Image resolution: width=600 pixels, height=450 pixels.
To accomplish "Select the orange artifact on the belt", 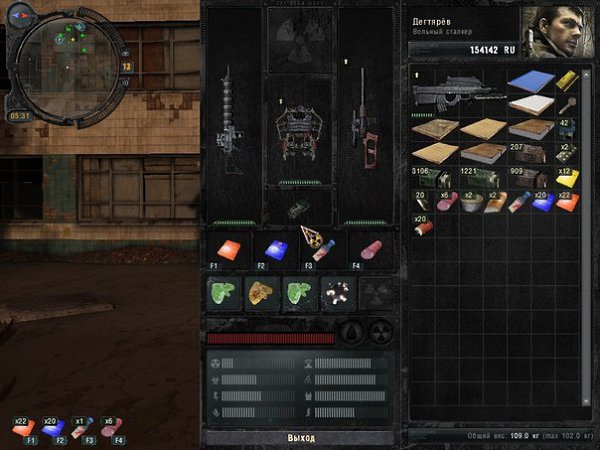I will click(x=260, y=294).
